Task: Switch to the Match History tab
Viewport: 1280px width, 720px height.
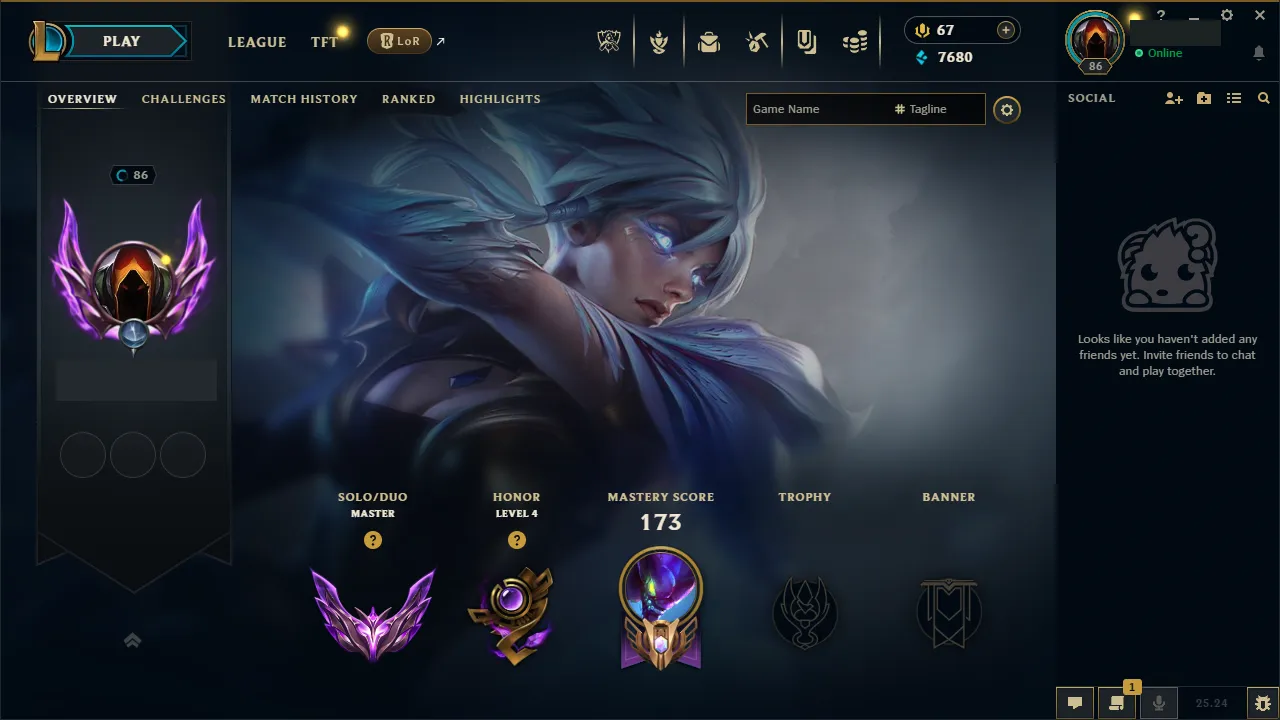Action: coord(304,99)
